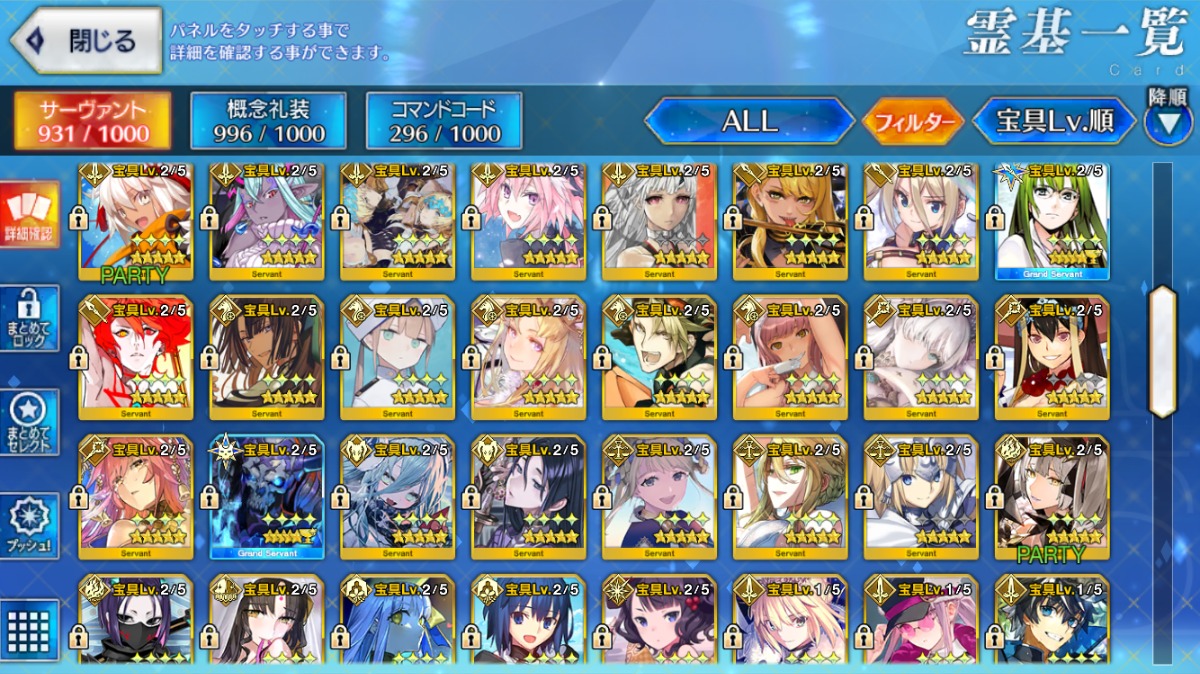Select the pink-haired Astolfo servant card
This screenshot has height=674, width=1200.
coord(528,219)
